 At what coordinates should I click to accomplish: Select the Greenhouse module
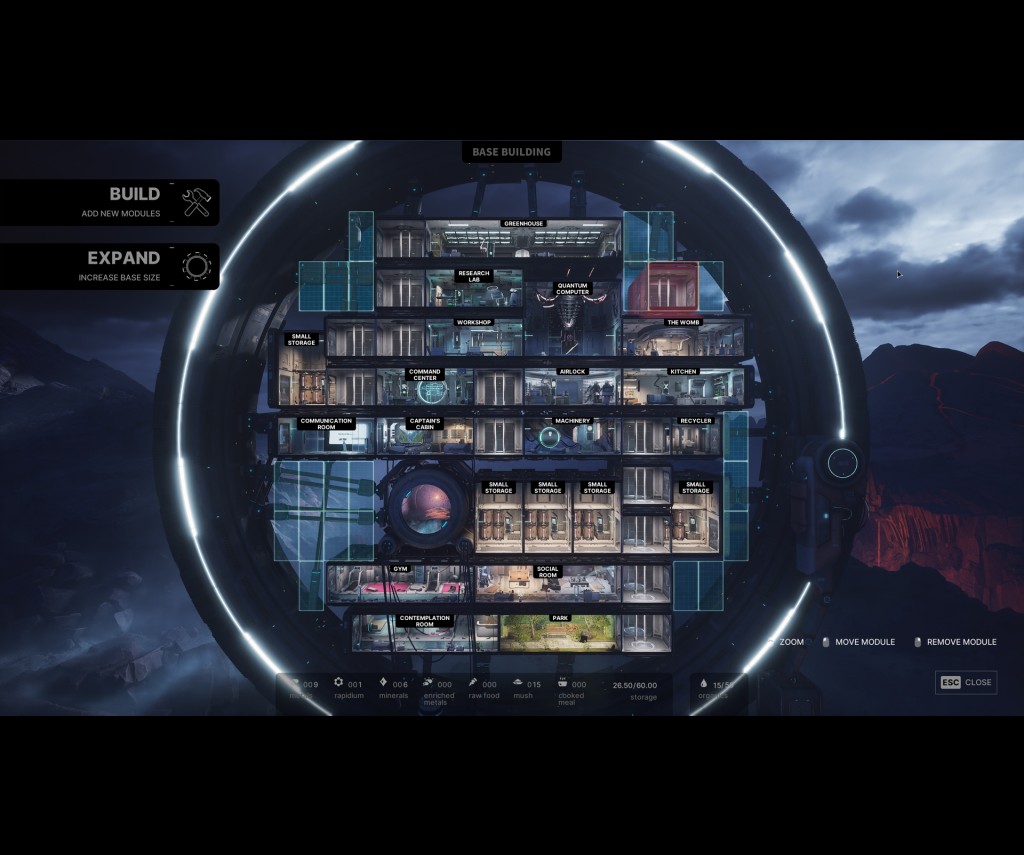click(523, 240)
